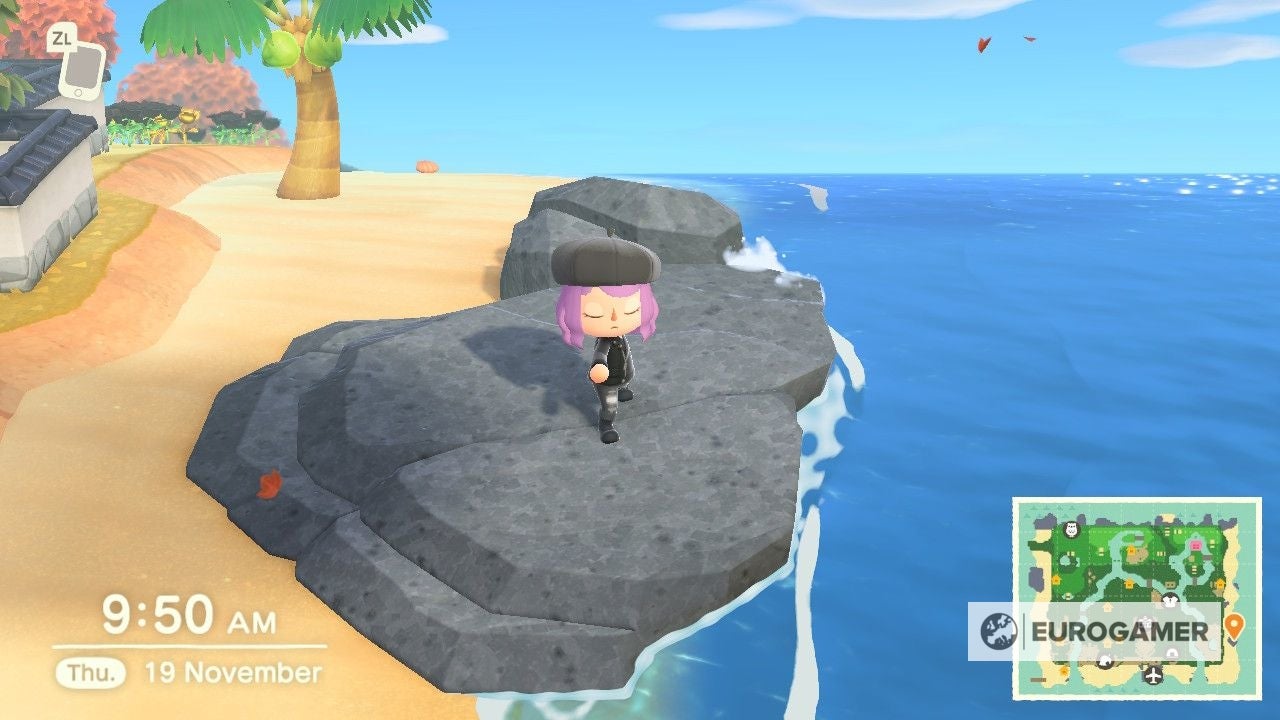Click the penguin villager icon on the minimap
Screen dimensions: 1280x720
pos(1169,598)
